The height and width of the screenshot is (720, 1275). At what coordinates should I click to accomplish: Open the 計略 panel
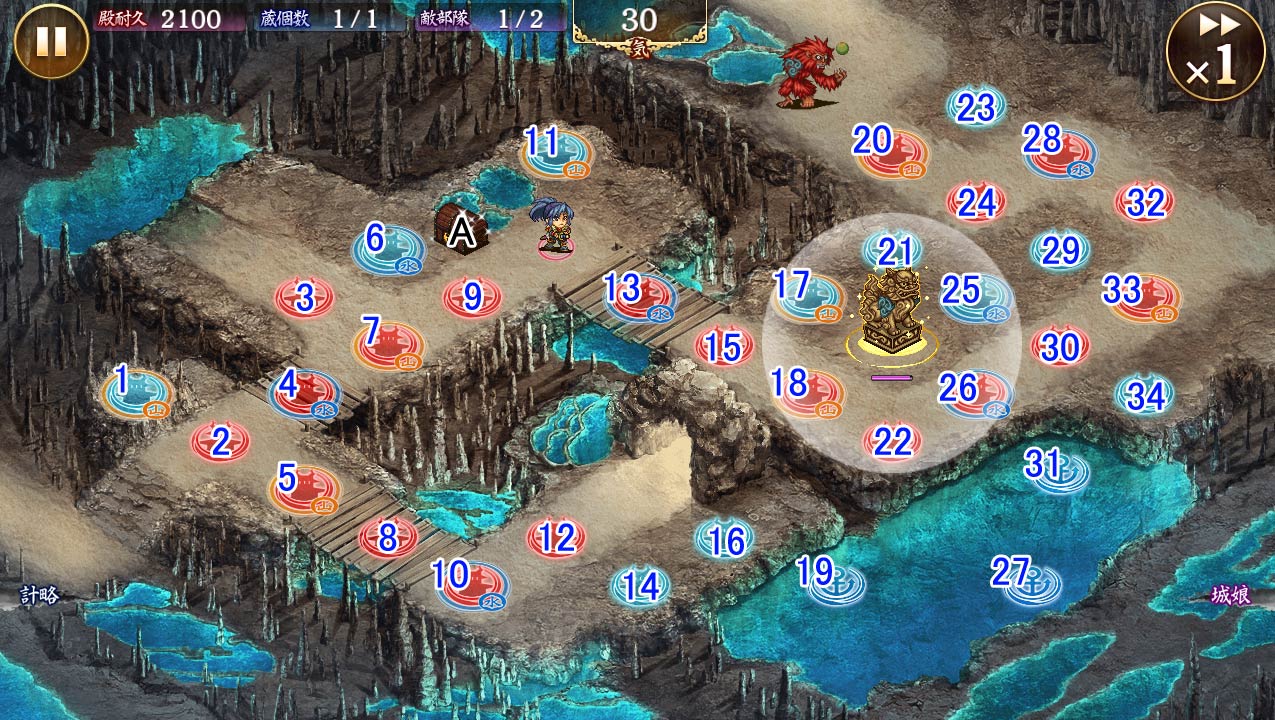click(40, 596)
